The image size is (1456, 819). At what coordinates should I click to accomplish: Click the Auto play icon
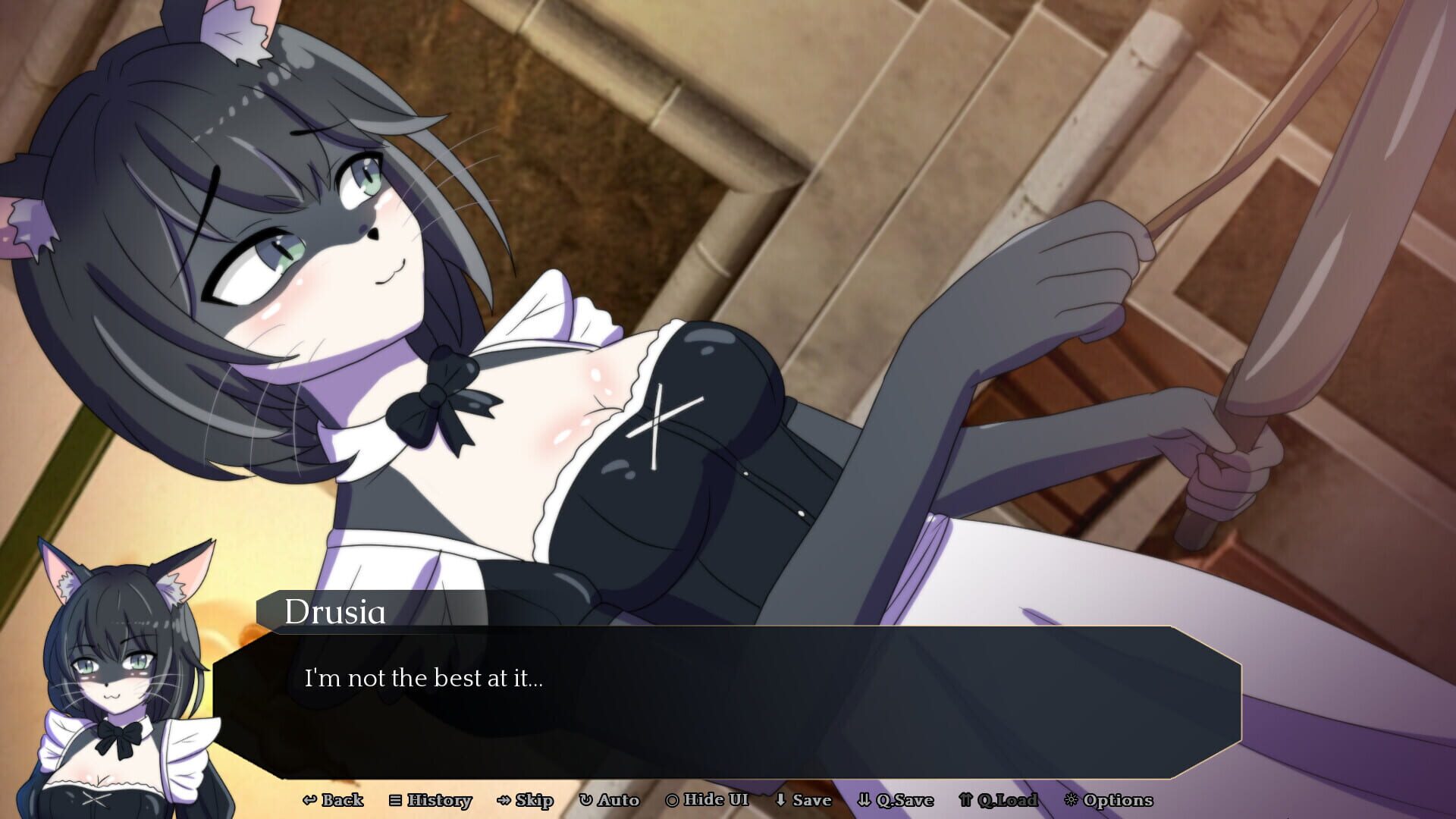click(585, 800)
